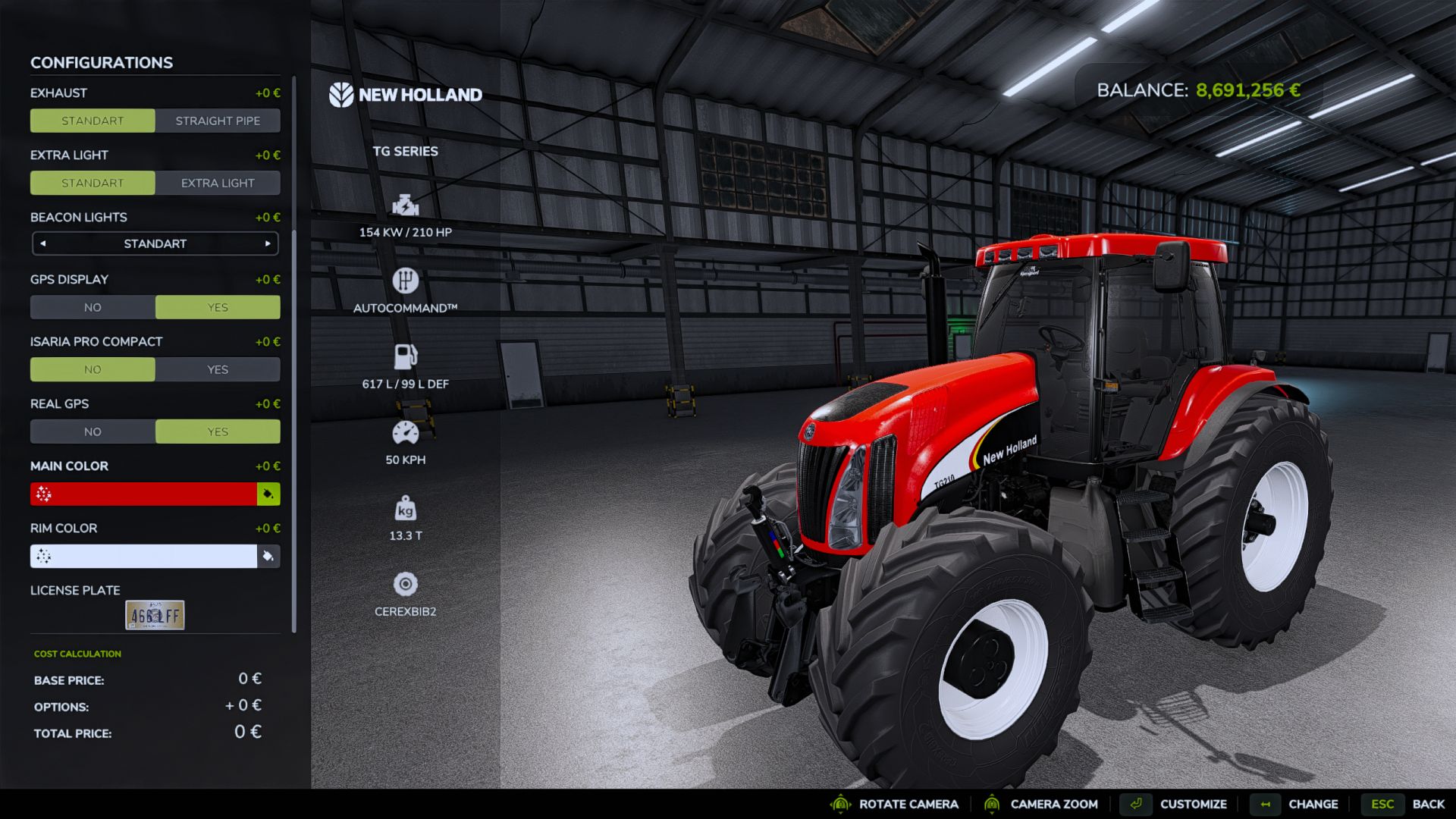This screenshot has height=819, width=1456.
Task: Select the Autocommand transmission icon
Action: pos(406,279)
